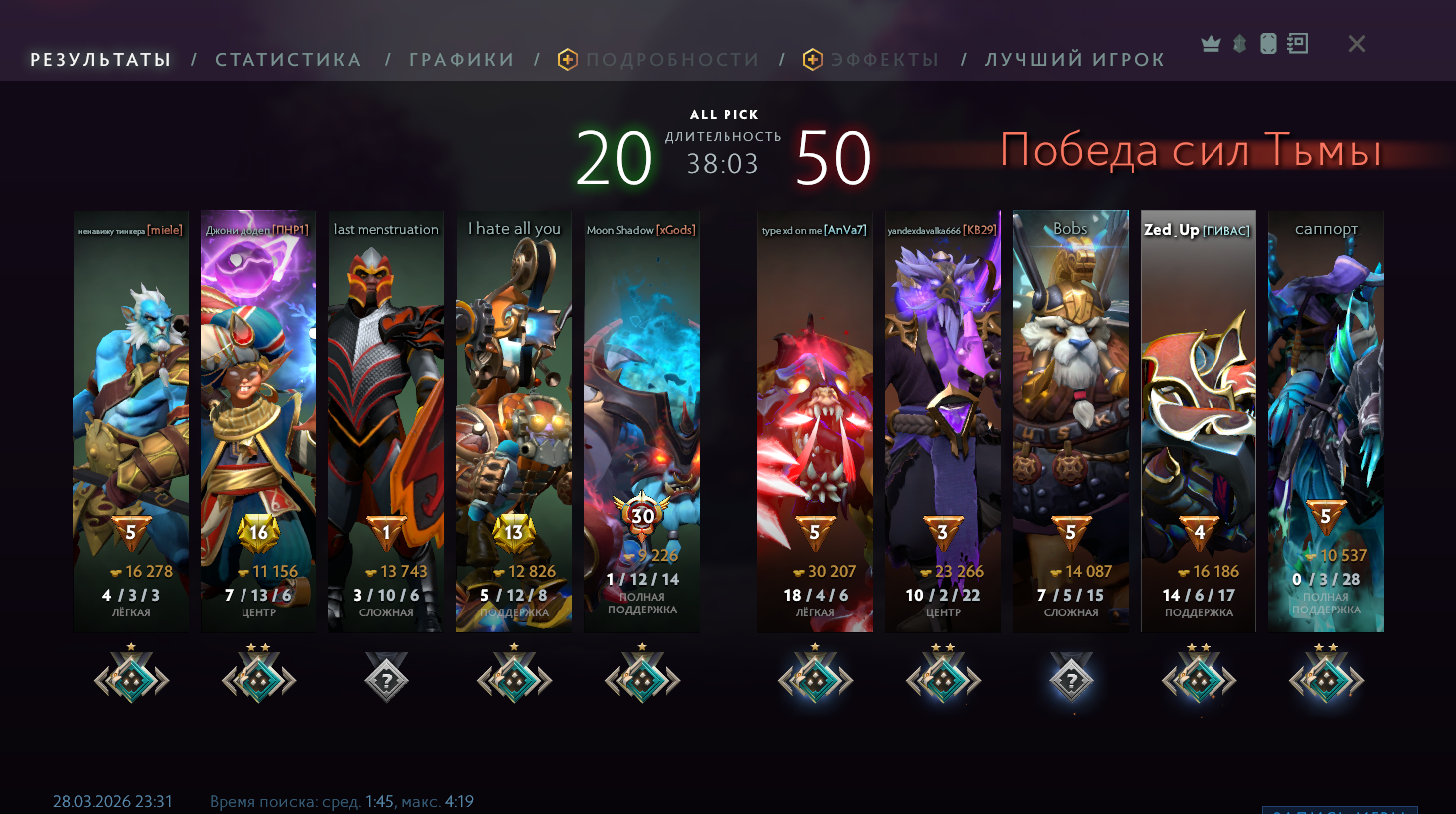Click the notebook icon in the header
The height and width of the screenshot is (814, 1456).
tap(1297, 44)
